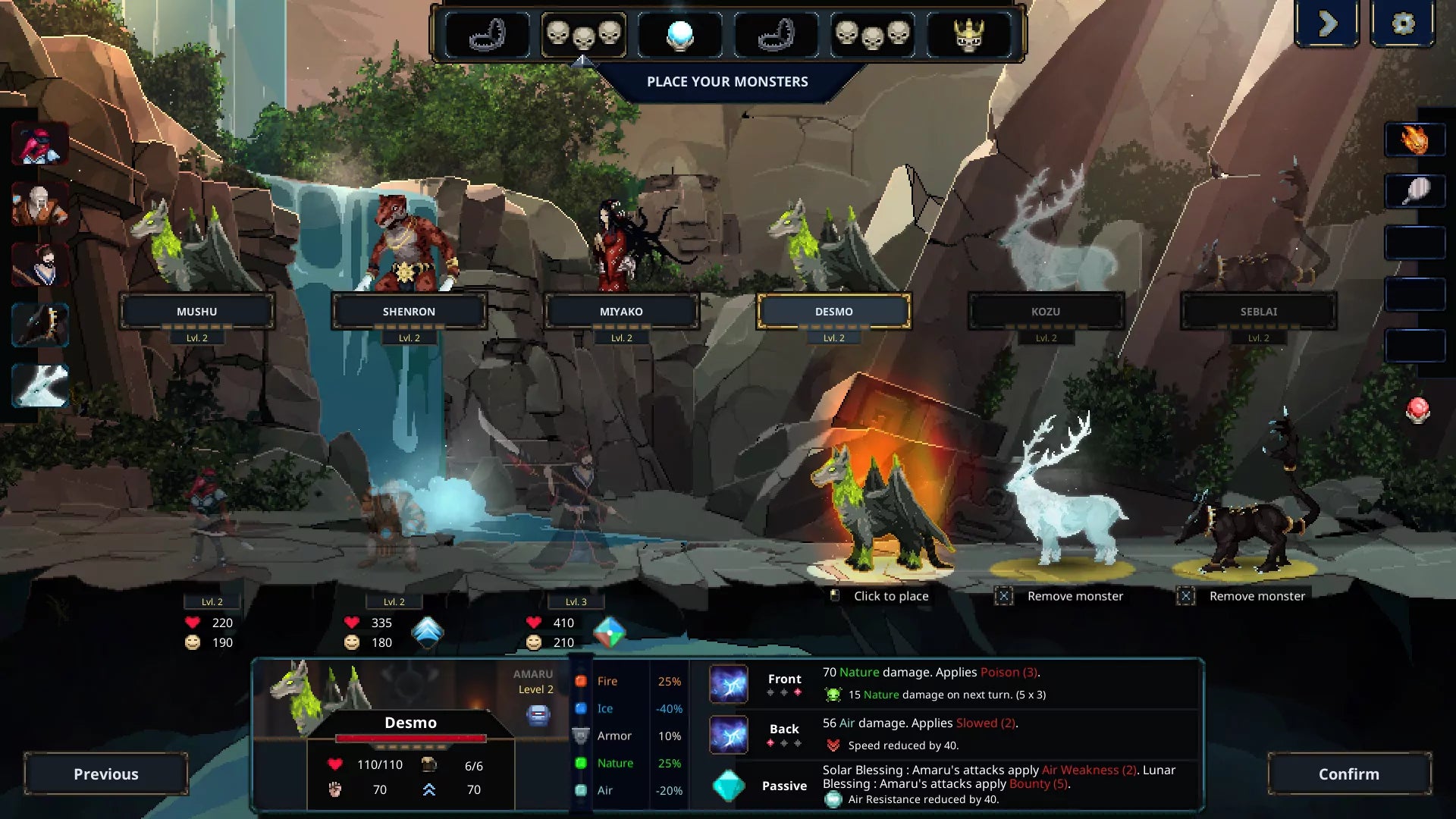Viewport: 1456px width, 819px height.
Task: Click Desmo's red health bar
Action: 412,737
